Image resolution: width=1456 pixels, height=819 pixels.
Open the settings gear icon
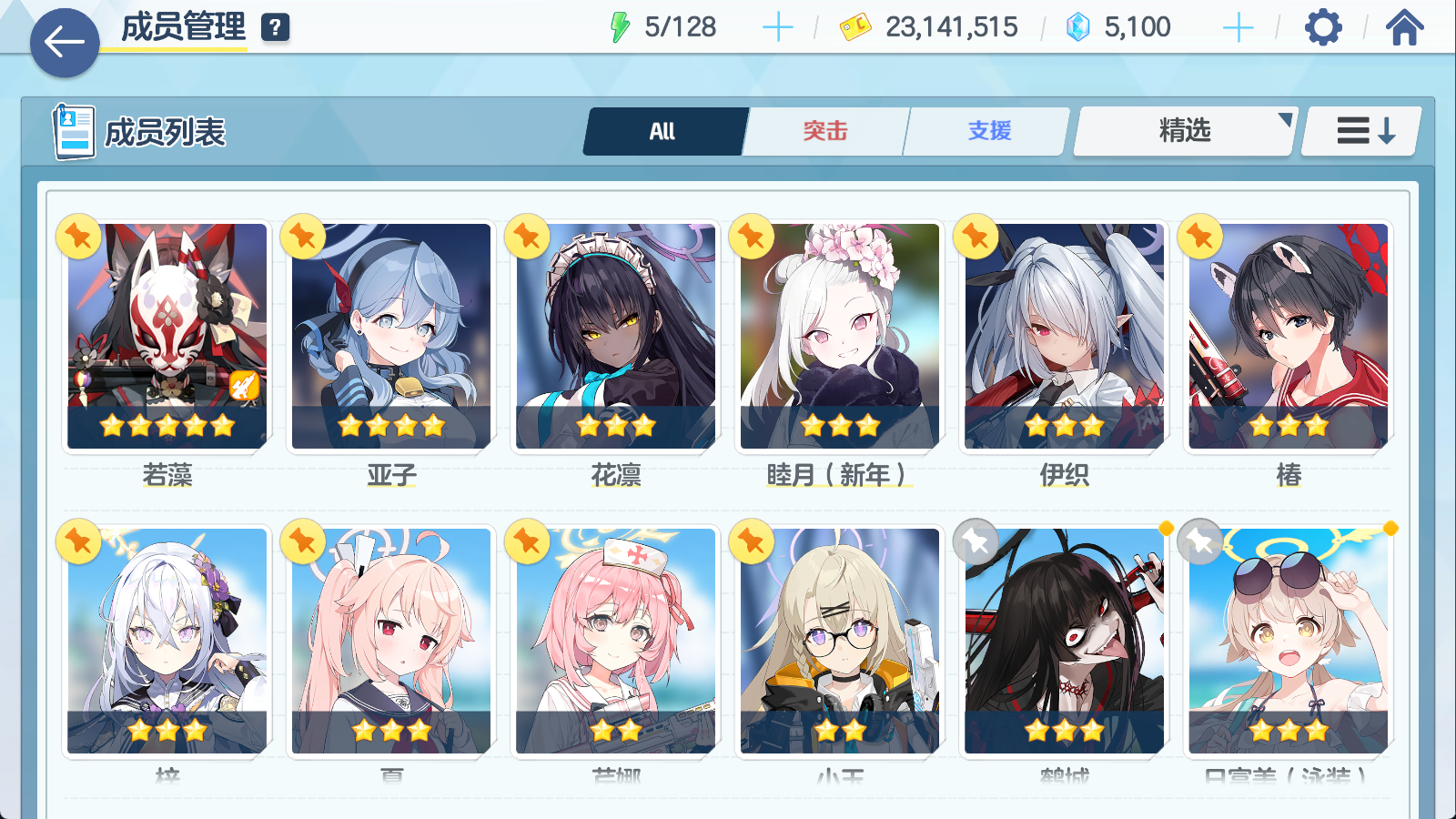(x=1324, y=27)
